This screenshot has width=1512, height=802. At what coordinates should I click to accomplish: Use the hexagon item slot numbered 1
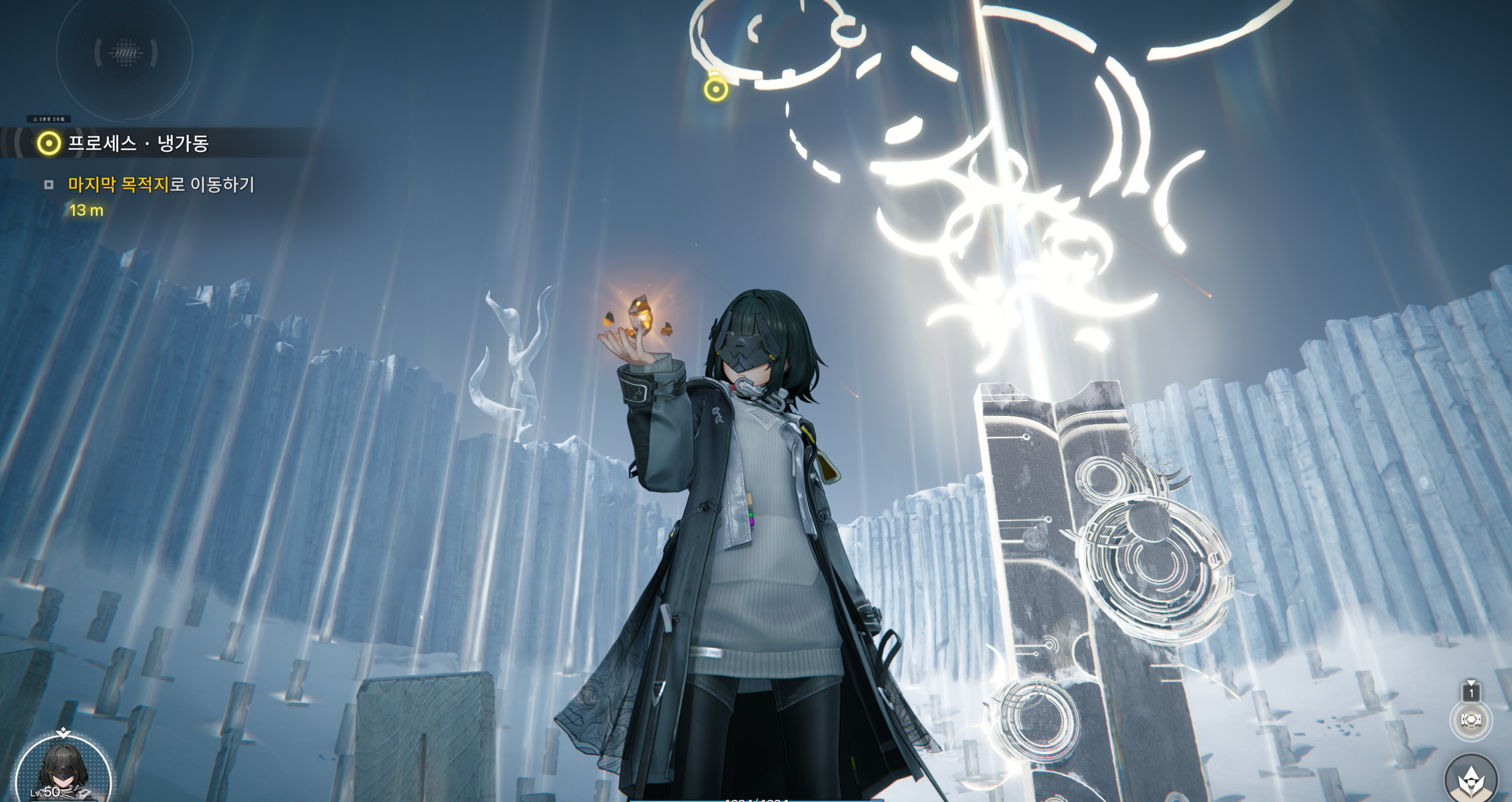(1471, 720)
